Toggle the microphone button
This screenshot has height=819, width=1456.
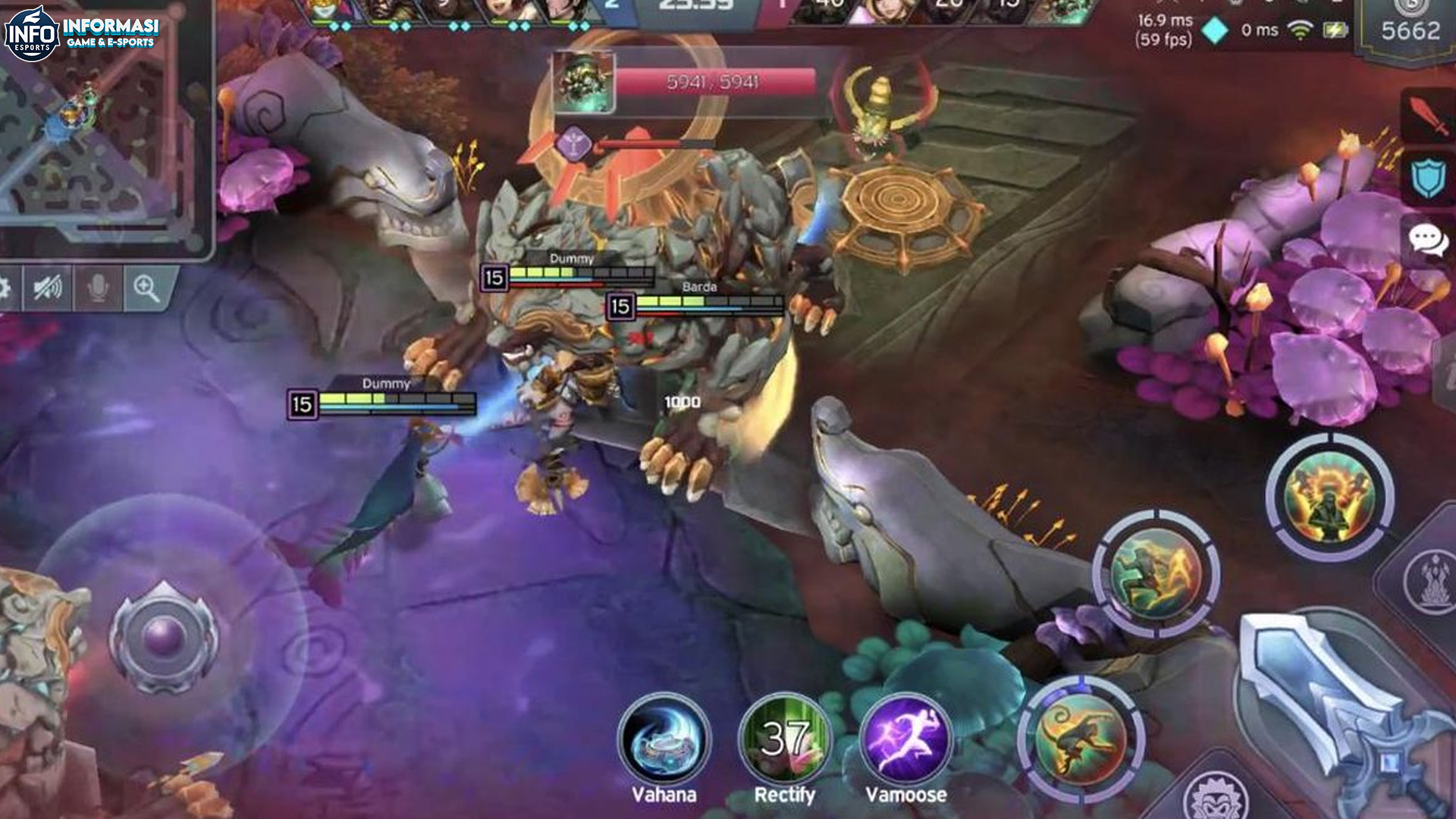point(97,288)
